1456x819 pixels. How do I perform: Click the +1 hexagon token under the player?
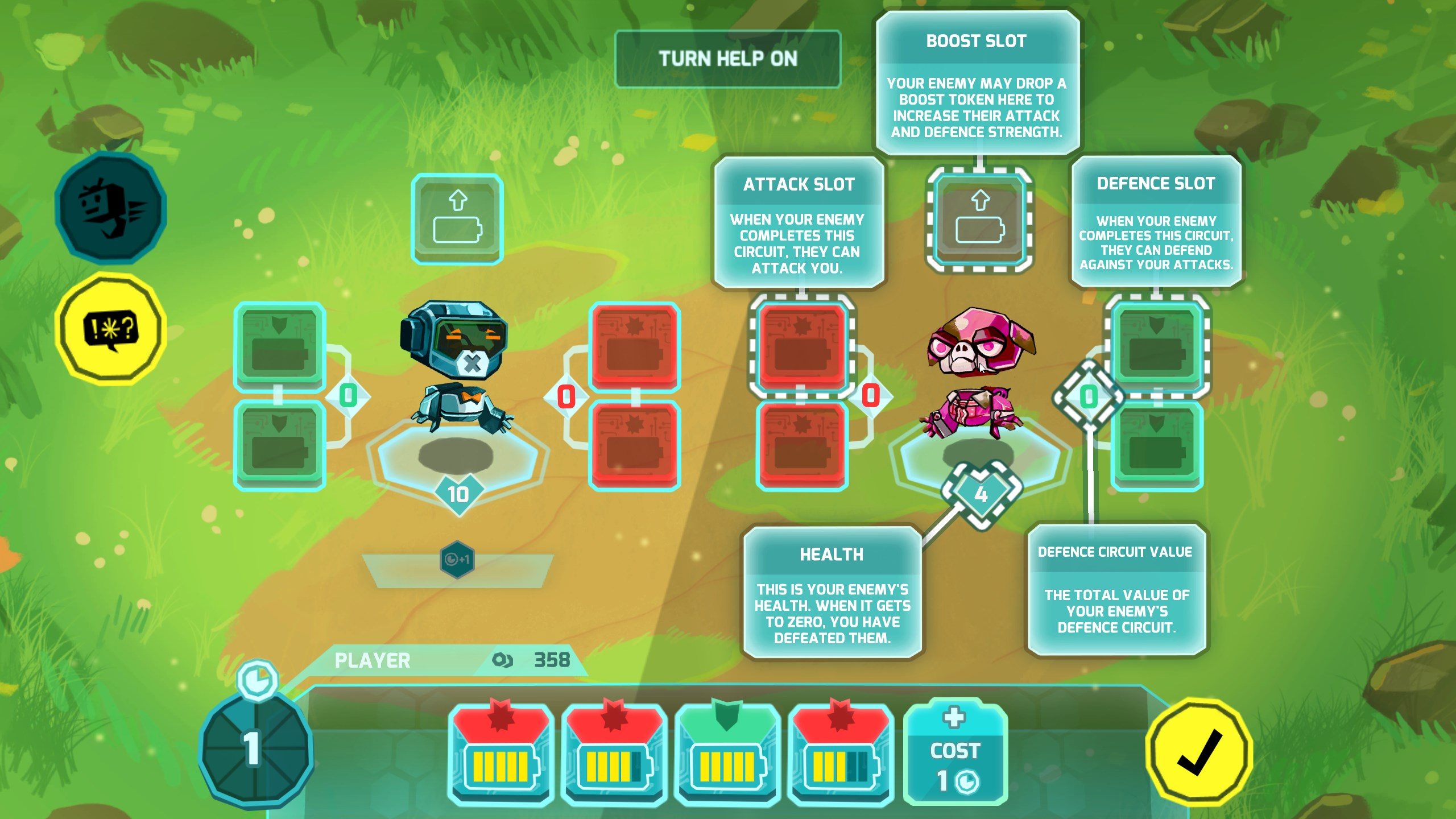(457, 560)
